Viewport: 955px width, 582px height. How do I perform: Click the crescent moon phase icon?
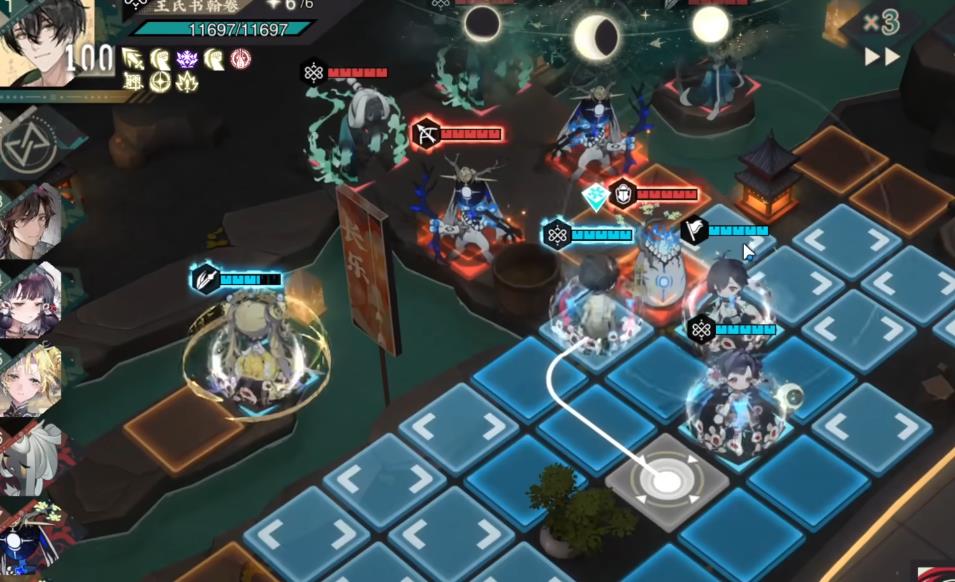(x=596, y=37)
